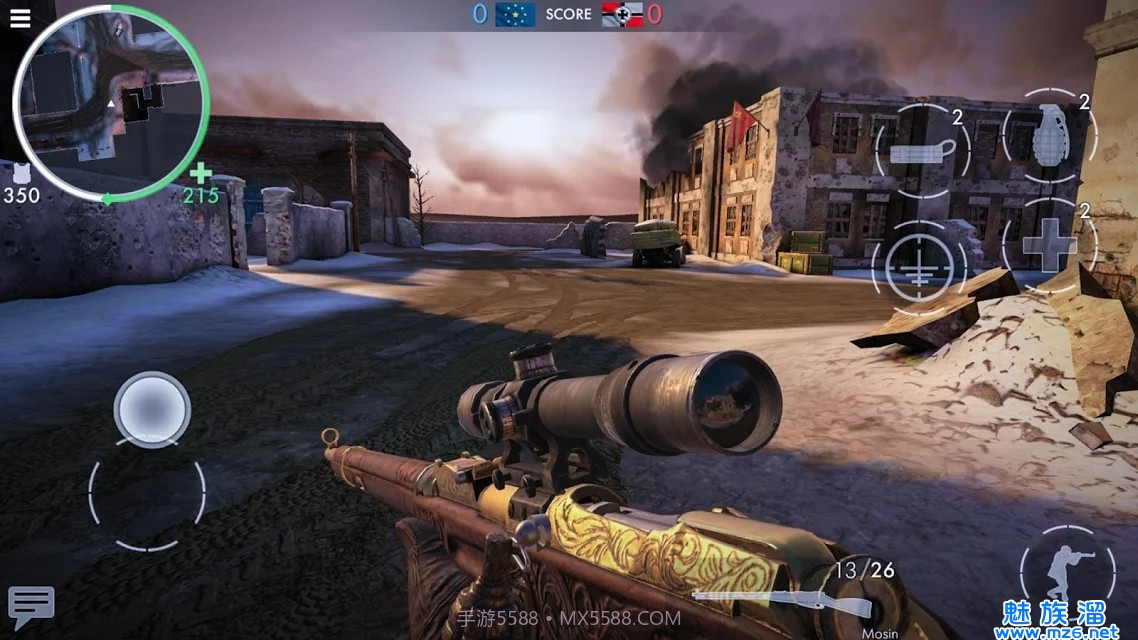Image resolution: width=1138 pixels, height=640 pixels.
Task: Tap the virtual movement joystick knob
Action: point(152,409)
